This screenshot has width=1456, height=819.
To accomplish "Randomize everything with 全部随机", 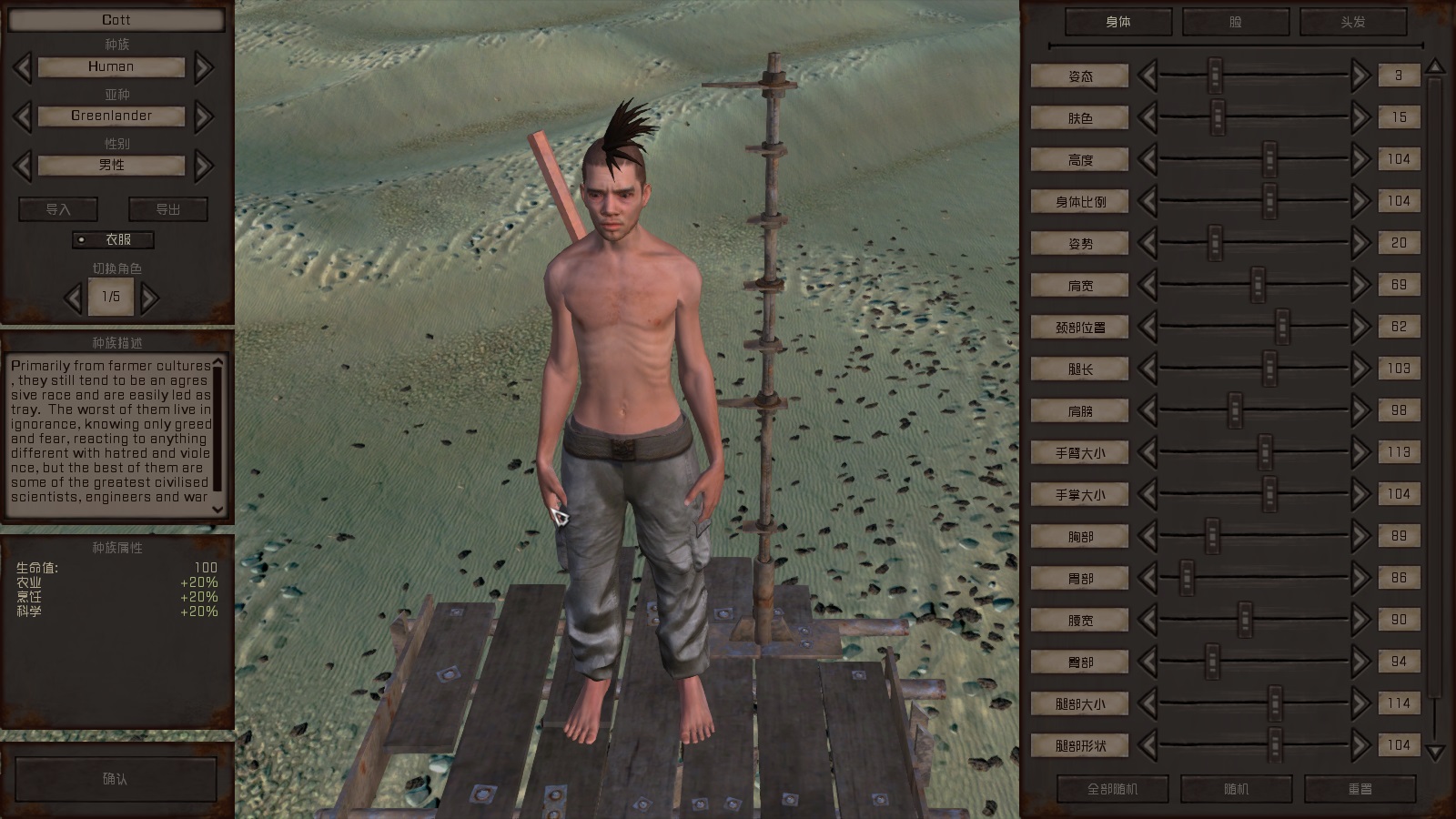I will pos(1112,789).
